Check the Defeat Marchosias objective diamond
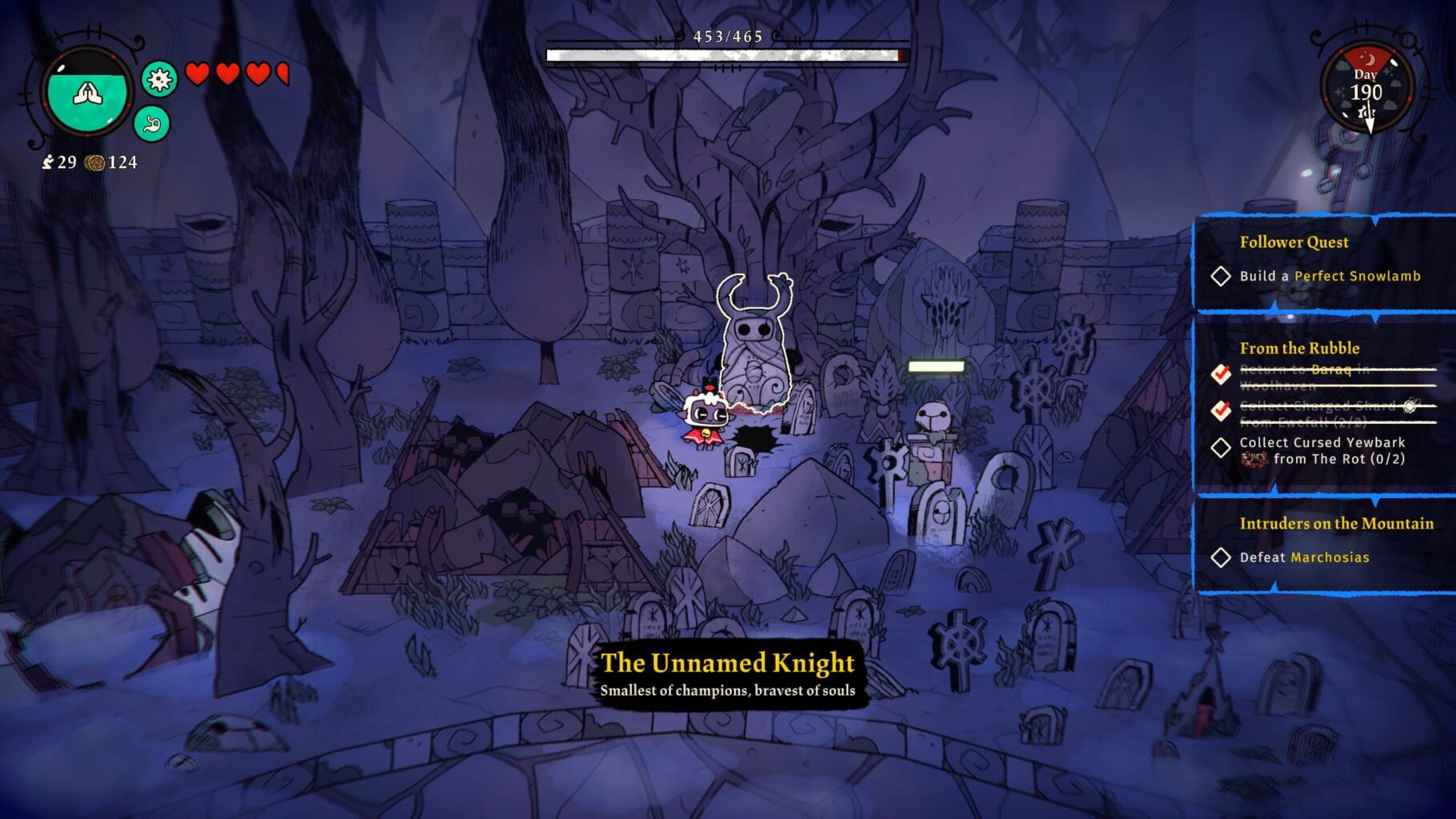The width and height of the screenshot is (1456, 819). (1222, 557)
